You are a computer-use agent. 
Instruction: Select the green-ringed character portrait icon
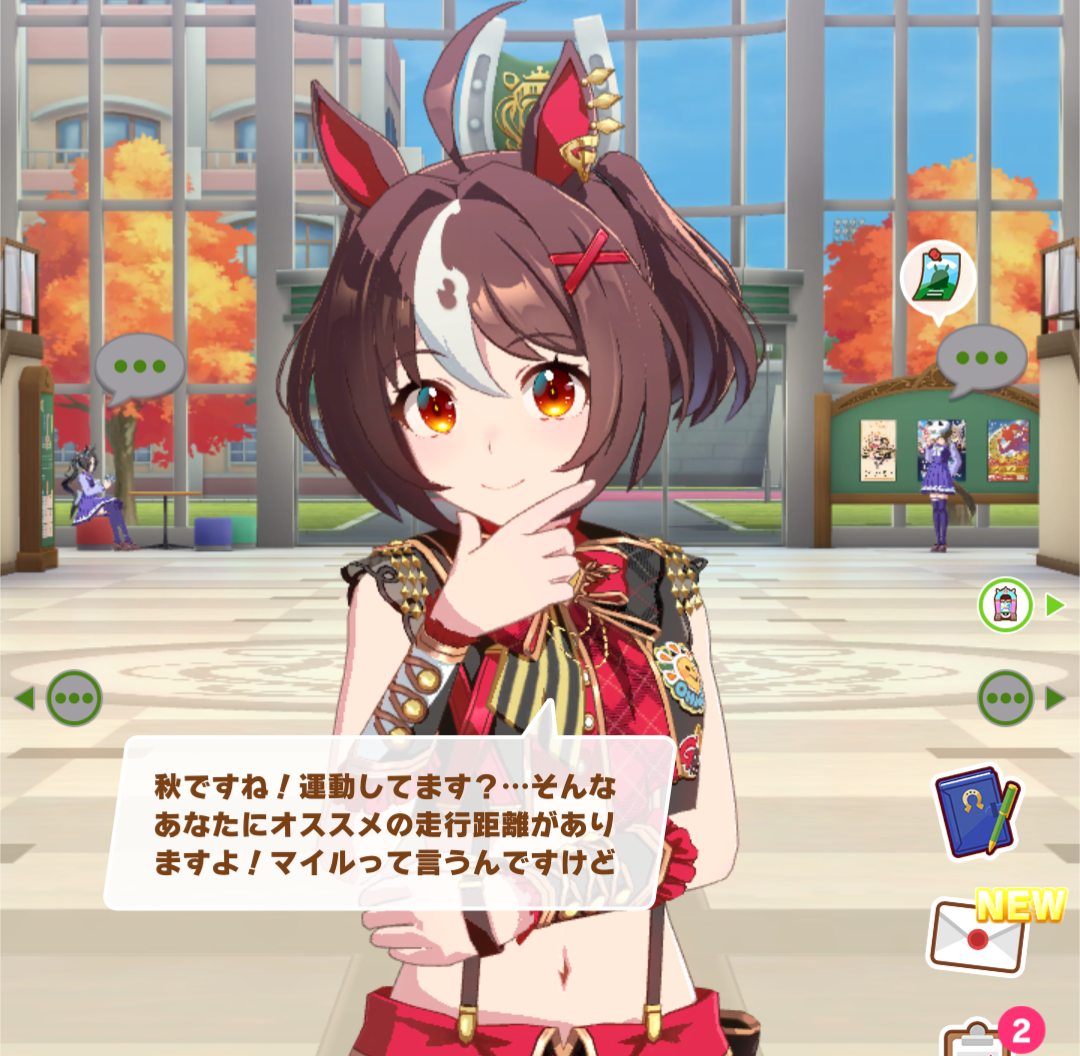tap(1005, 605)
